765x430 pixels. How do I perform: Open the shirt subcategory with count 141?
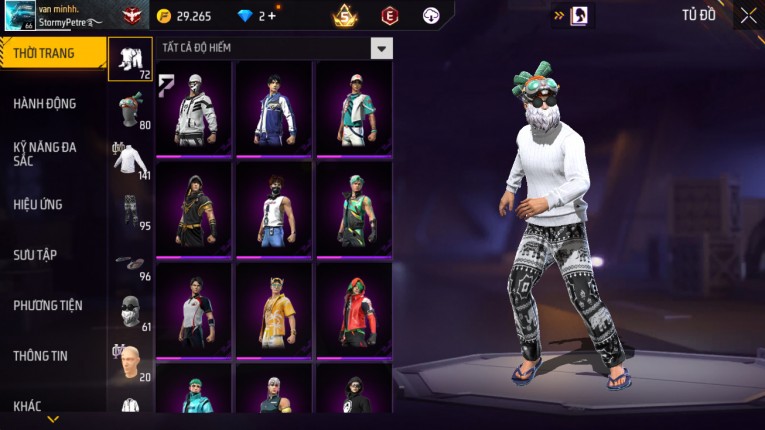point(130,160)
